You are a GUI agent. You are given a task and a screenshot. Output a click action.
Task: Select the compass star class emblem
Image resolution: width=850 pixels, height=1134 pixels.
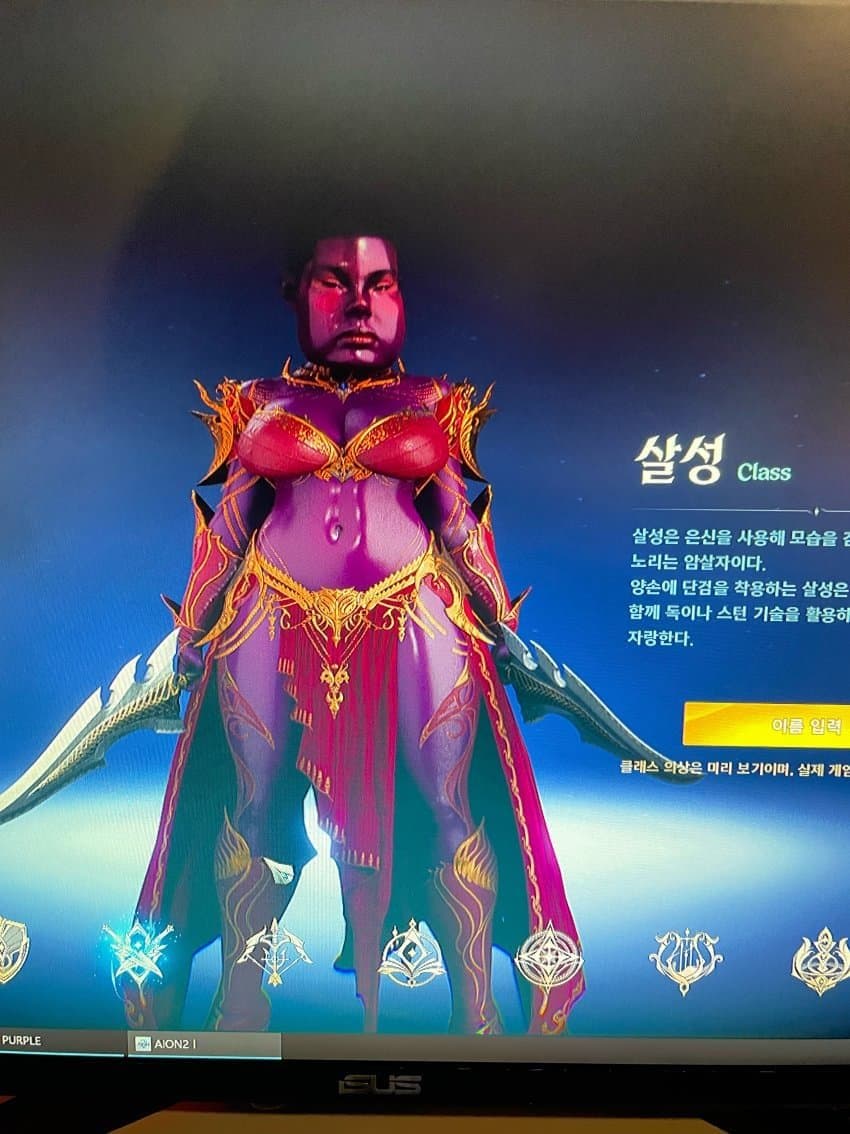click(x=548, y=957)
